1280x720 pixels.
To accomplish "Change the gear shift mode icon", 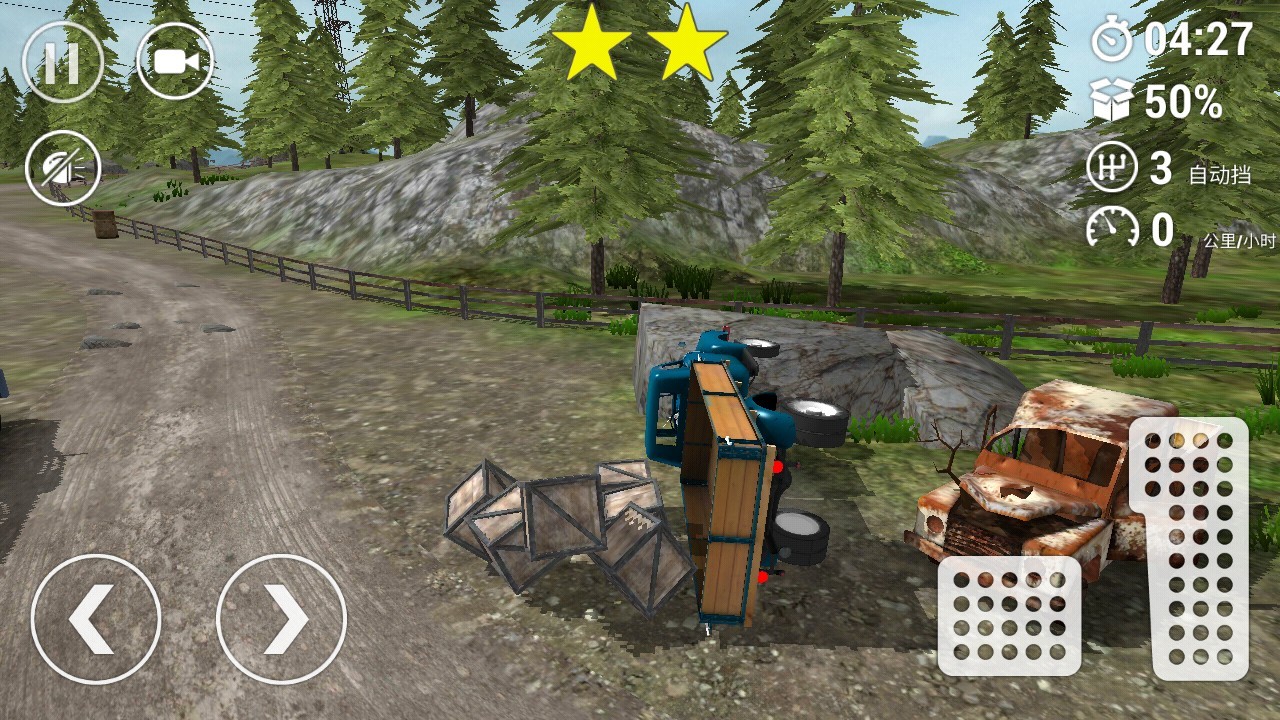I will click(x=1112, y=168).
